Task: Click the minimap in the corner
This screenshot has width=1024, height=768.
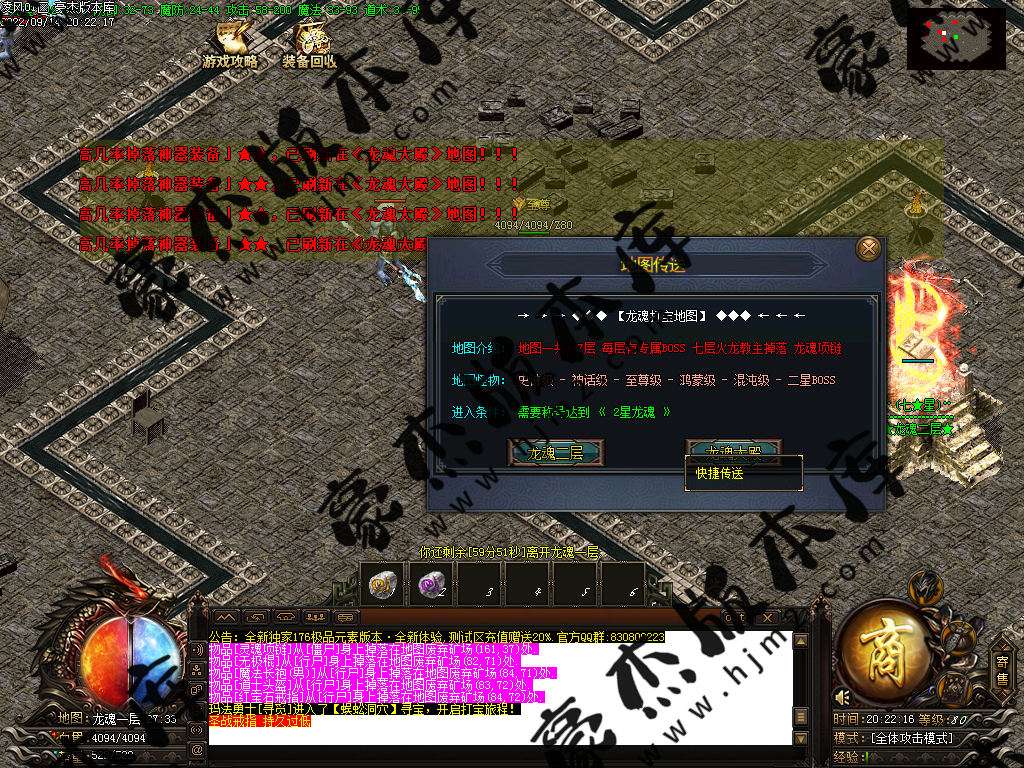Action: [x=956, y=39]
